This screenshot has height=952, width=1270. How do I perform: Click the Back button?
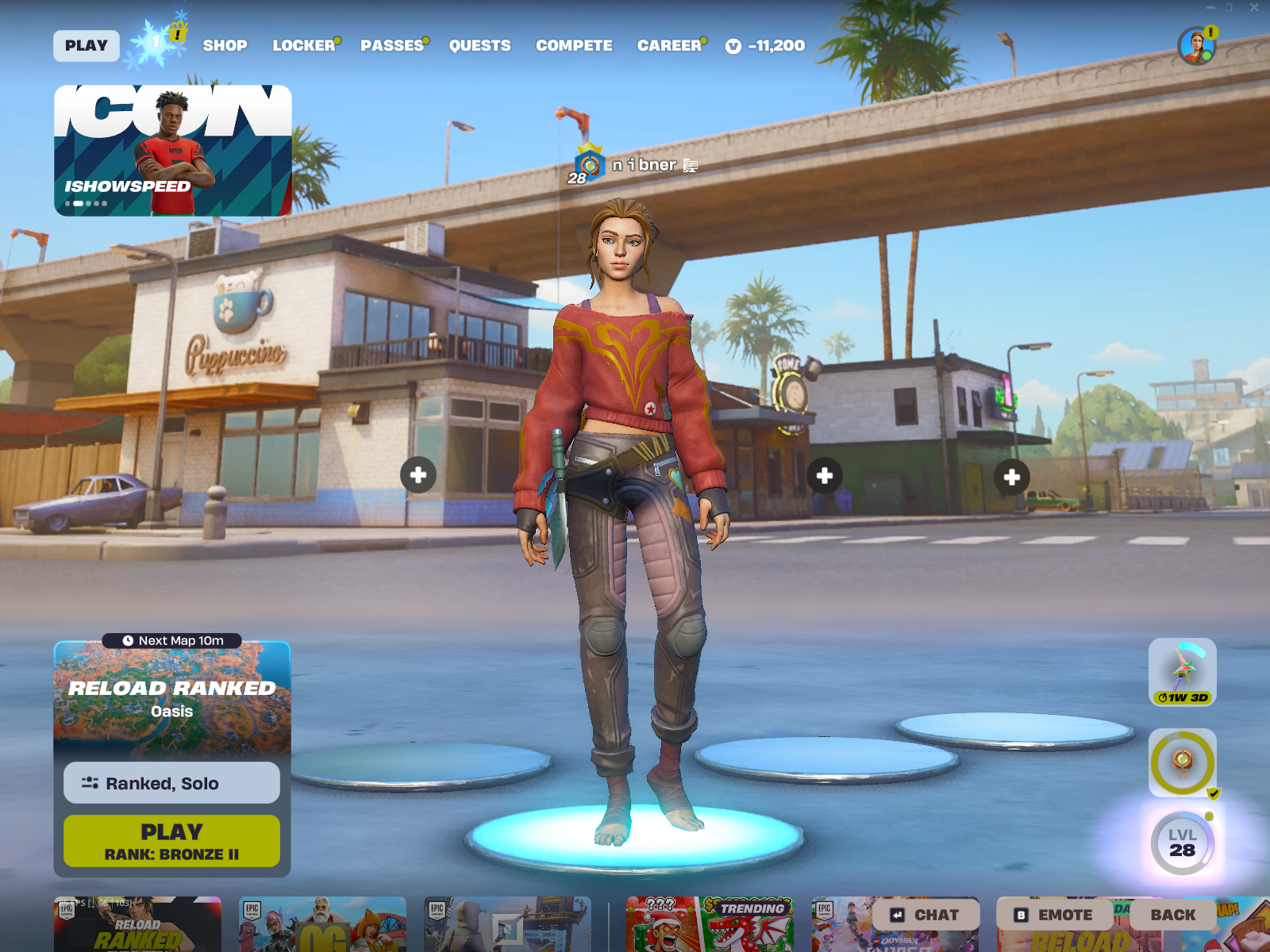[1172, 915]
